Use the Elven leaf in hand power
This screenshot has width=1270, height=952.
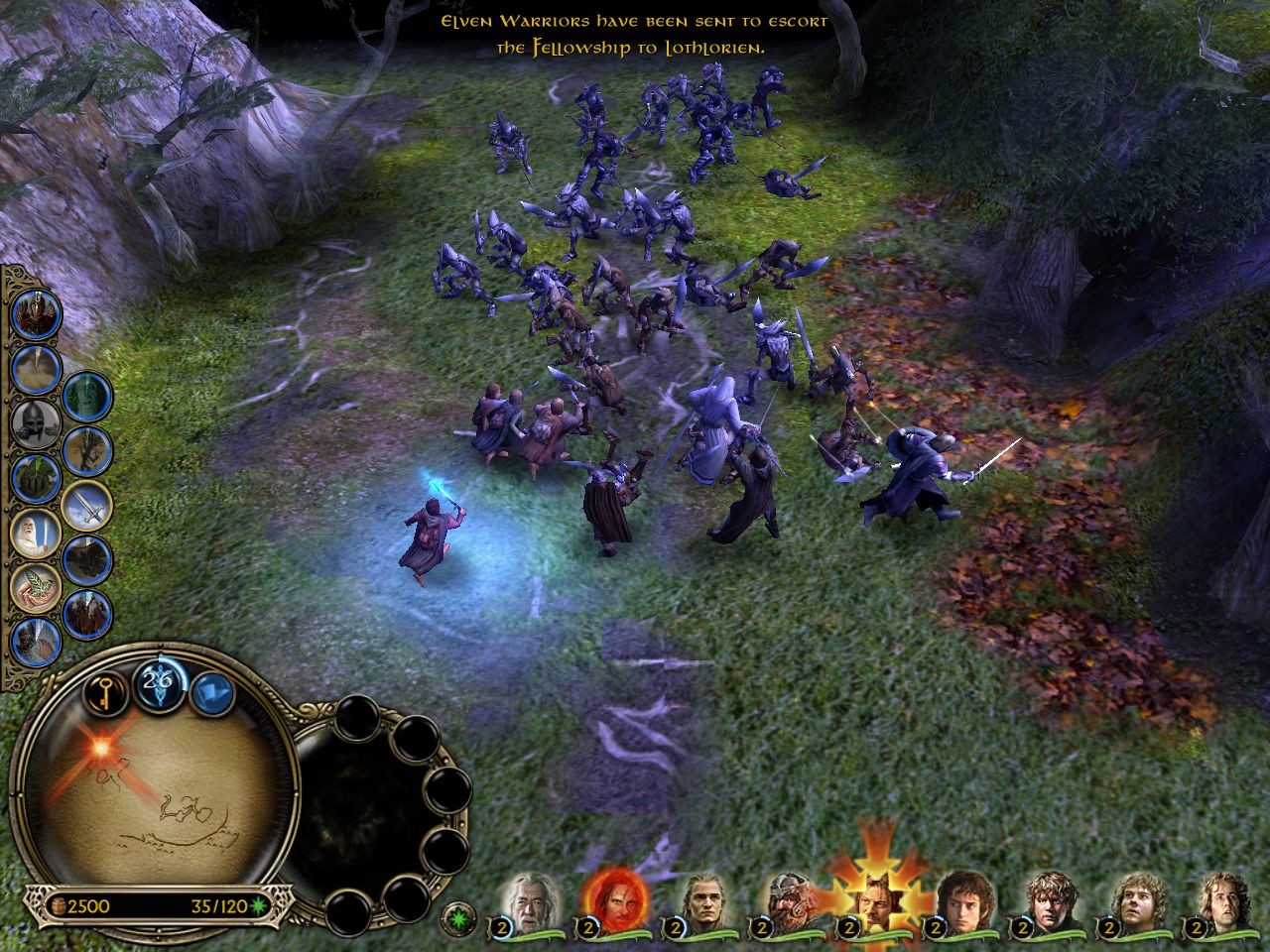(x=37, y=586)
